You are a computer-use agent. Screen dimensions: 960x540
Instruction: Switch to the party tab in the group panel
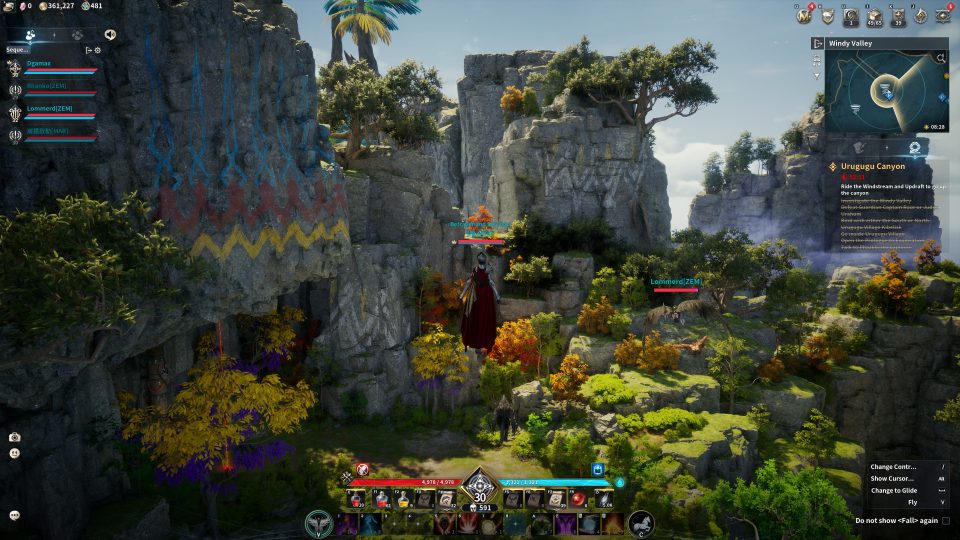pyautogui.click(x=31, y=34)
